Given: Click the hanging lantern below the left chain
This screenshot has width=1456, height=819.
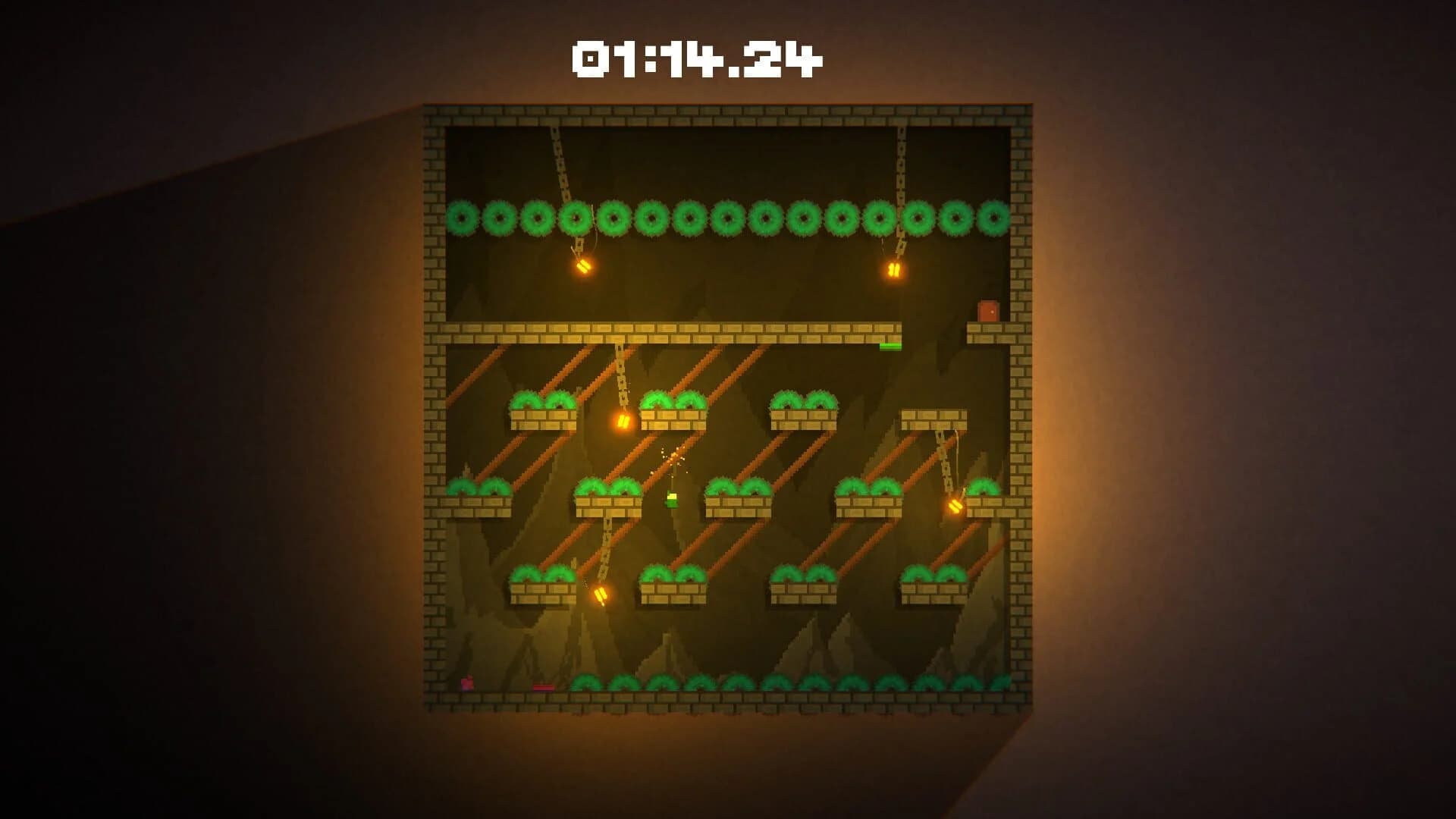Looking at the screenshot, I should click(584, 267).
